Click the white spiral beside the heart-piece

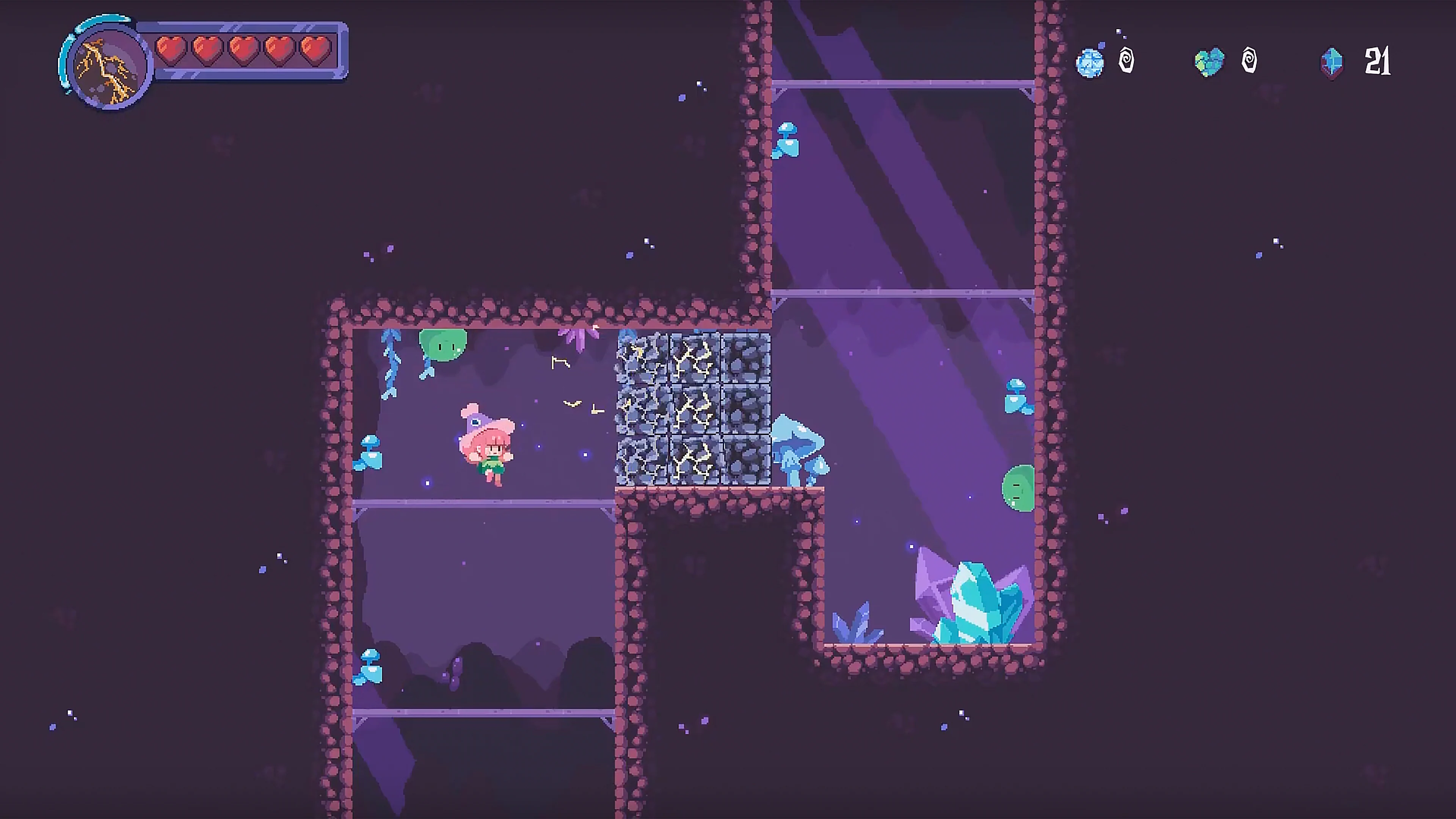point(1249,61)
